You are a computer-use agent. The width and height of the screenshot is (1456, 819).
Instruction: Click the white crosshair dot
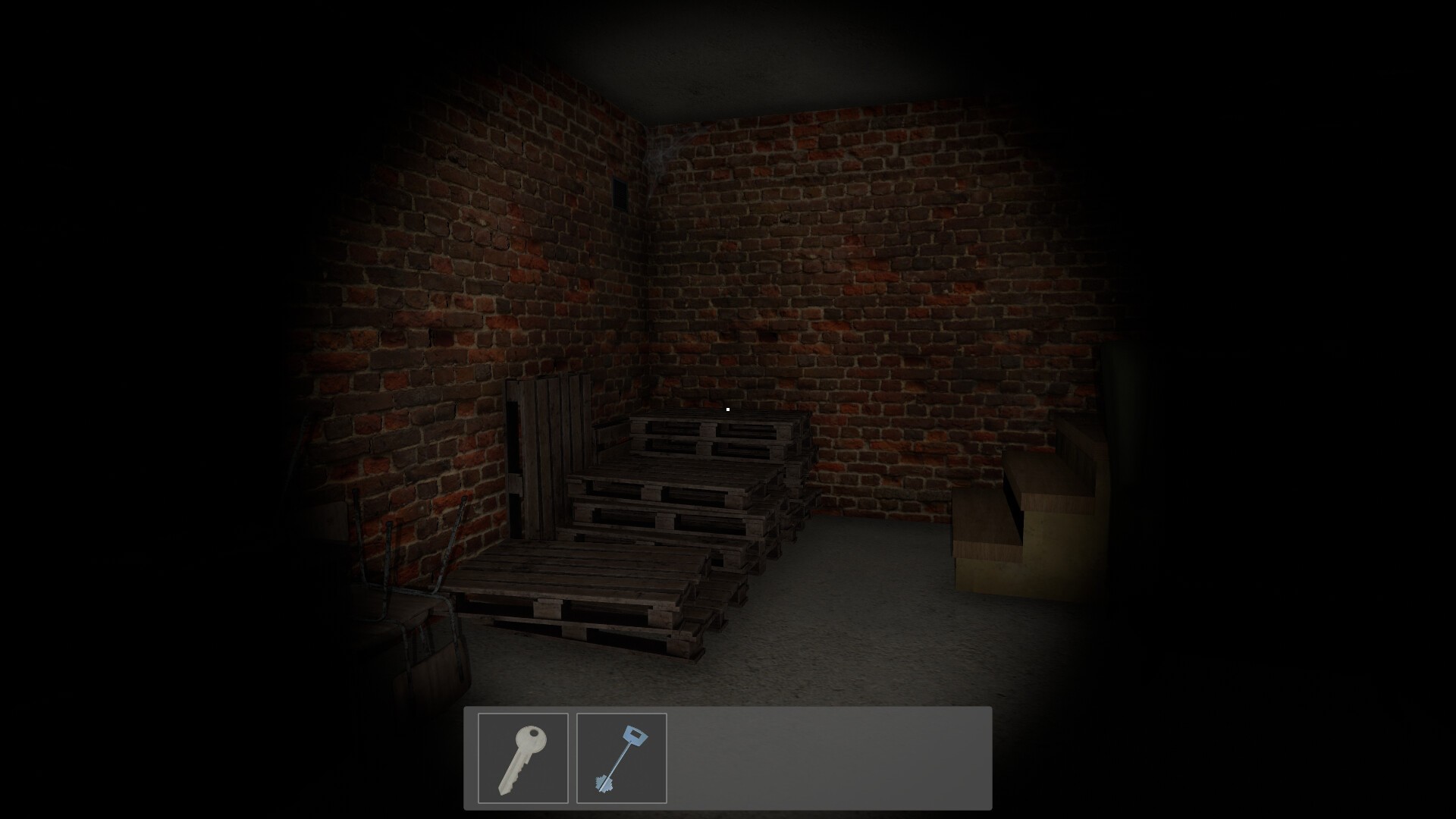(727, 409)
